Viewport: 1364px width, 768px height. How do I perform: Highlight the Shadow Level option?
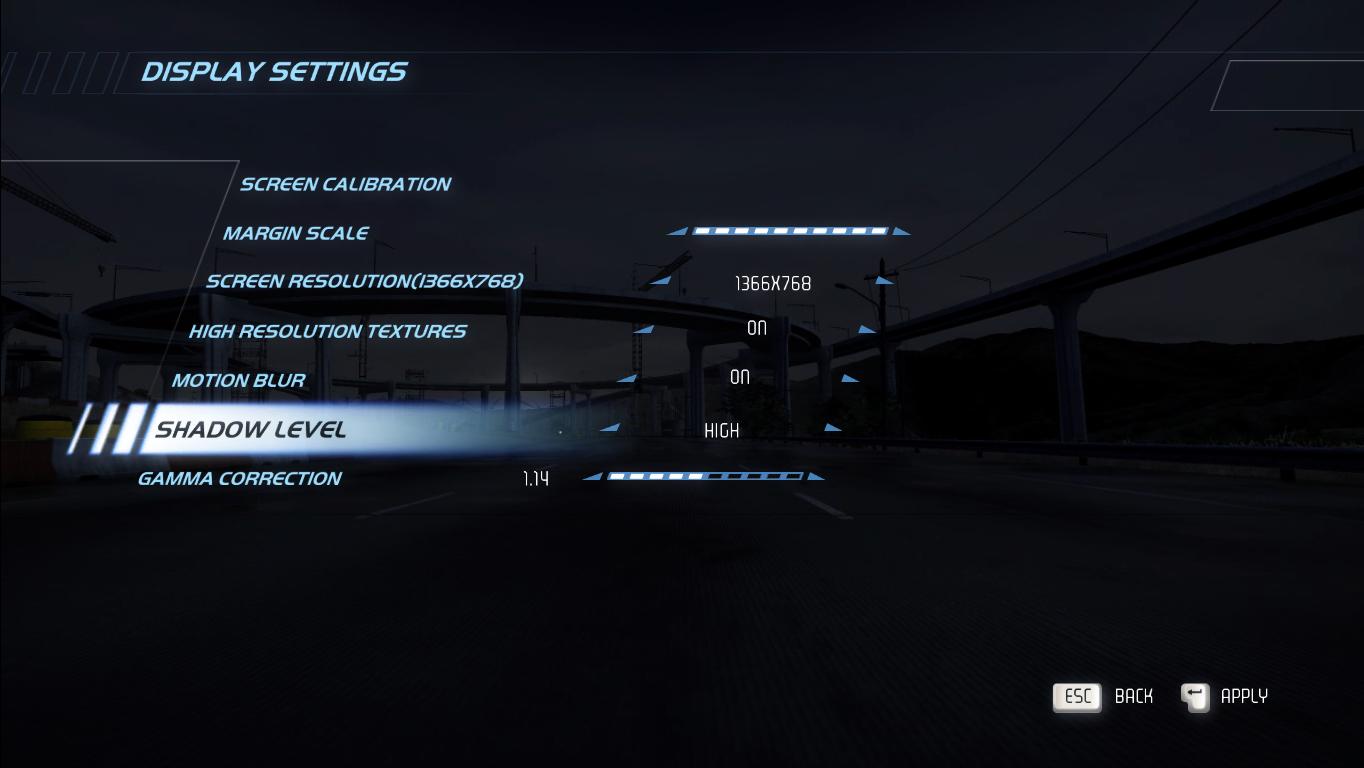click(250, 430)
